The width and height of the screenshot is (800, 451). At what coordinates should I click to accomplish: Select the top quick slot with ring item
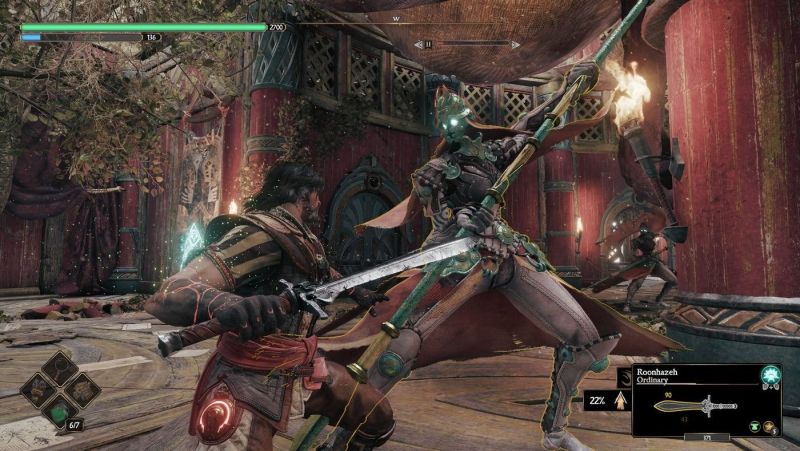(60, 368)
